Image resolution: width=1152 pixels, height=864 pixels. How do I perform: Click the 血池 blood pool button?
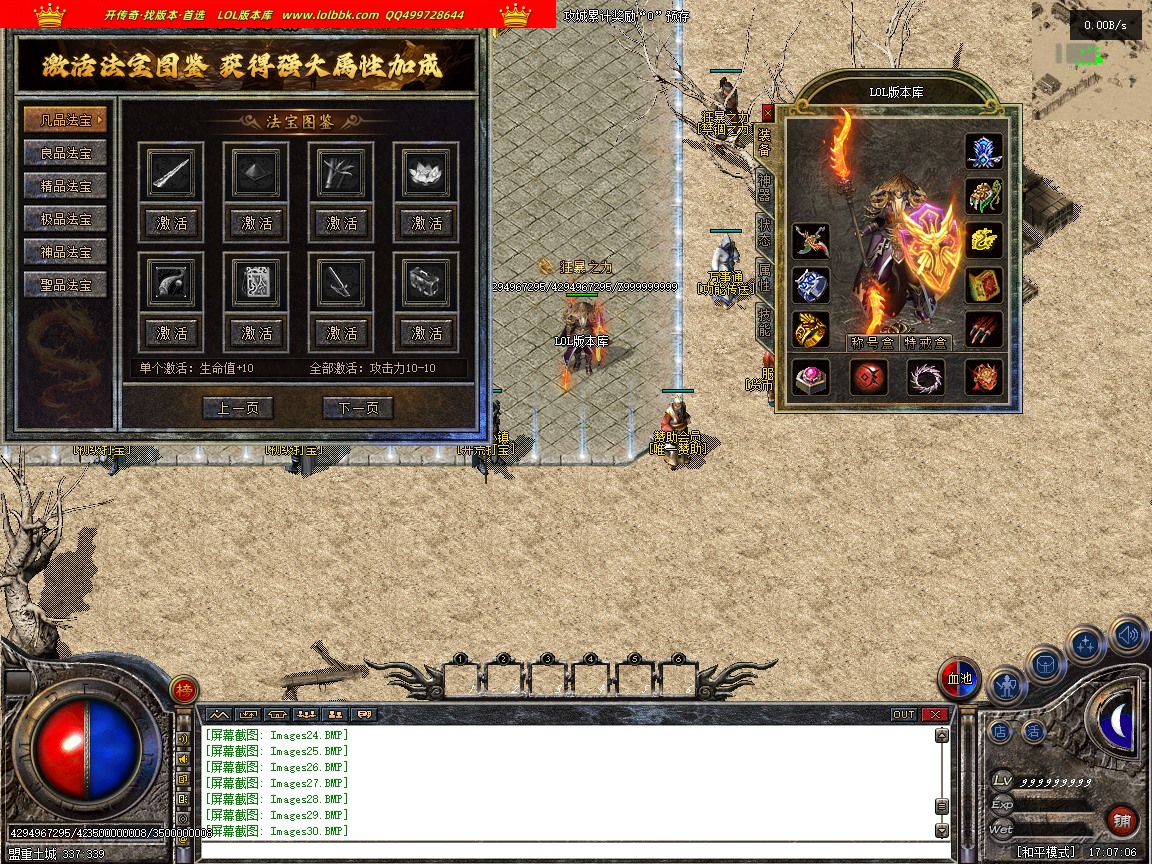click(959, 679)
